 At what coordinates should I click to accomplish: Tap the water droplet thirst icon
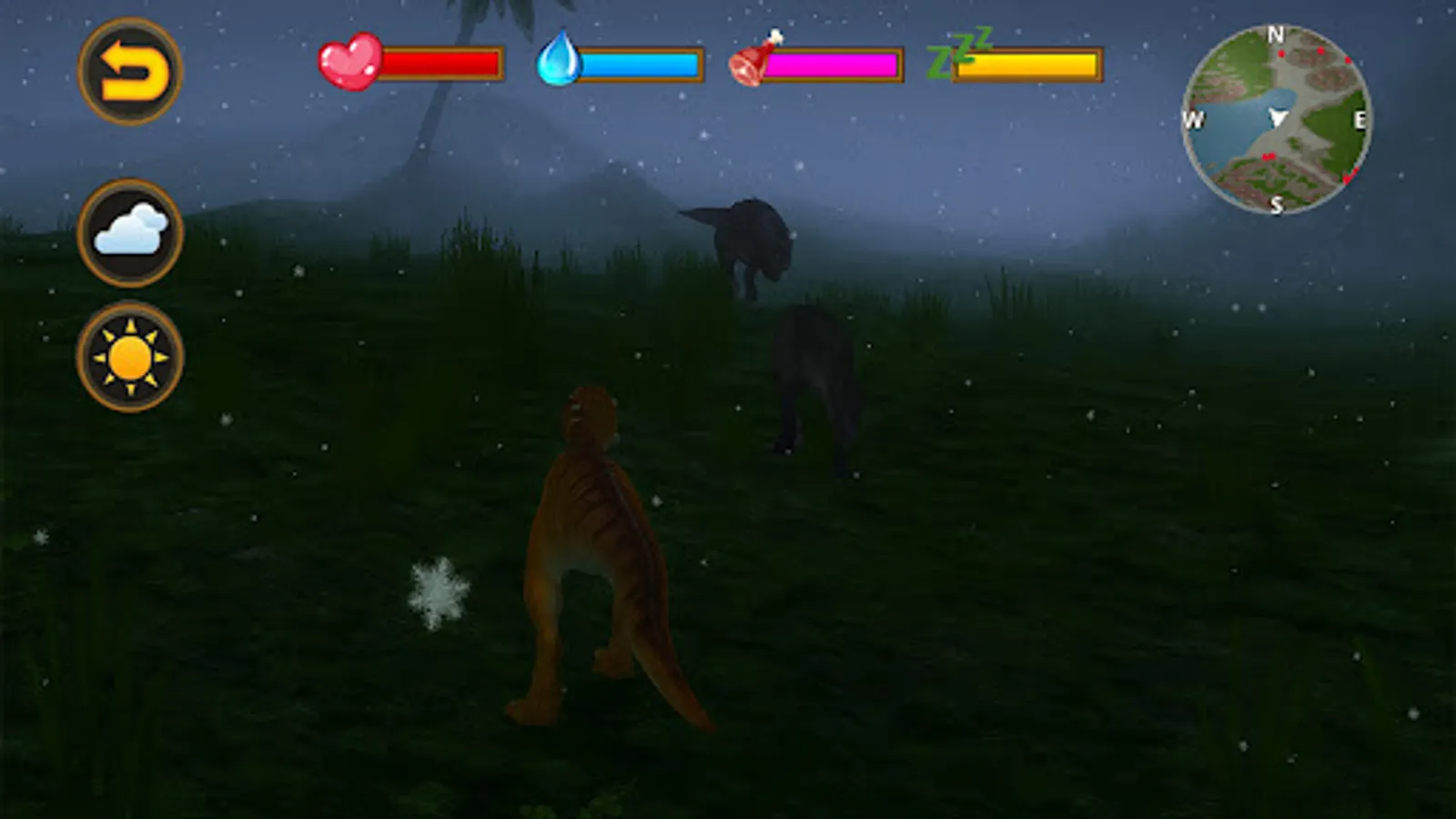coord(561,62)
